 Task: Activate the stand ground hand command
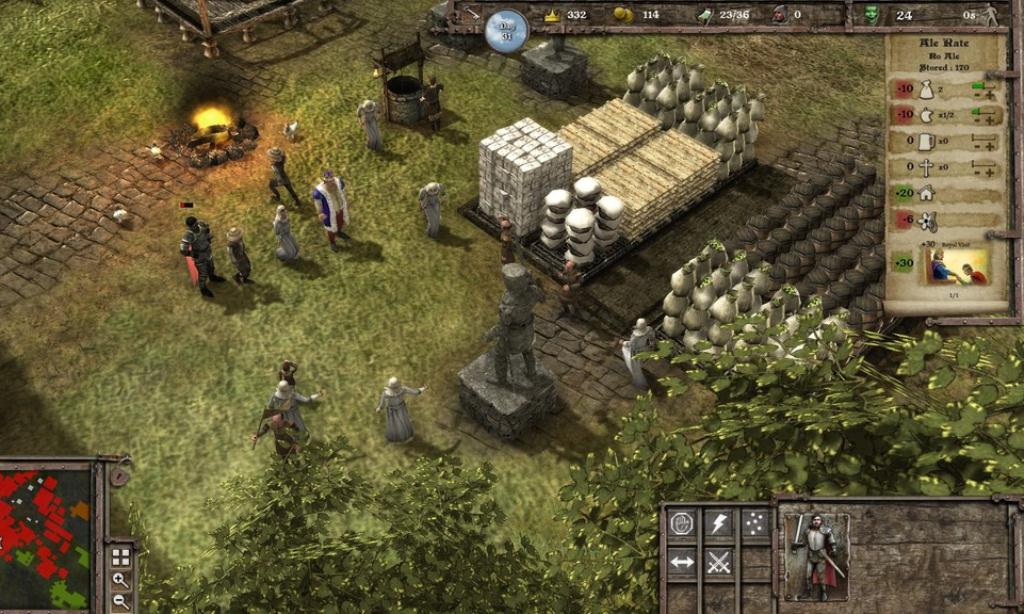point(682,524)
